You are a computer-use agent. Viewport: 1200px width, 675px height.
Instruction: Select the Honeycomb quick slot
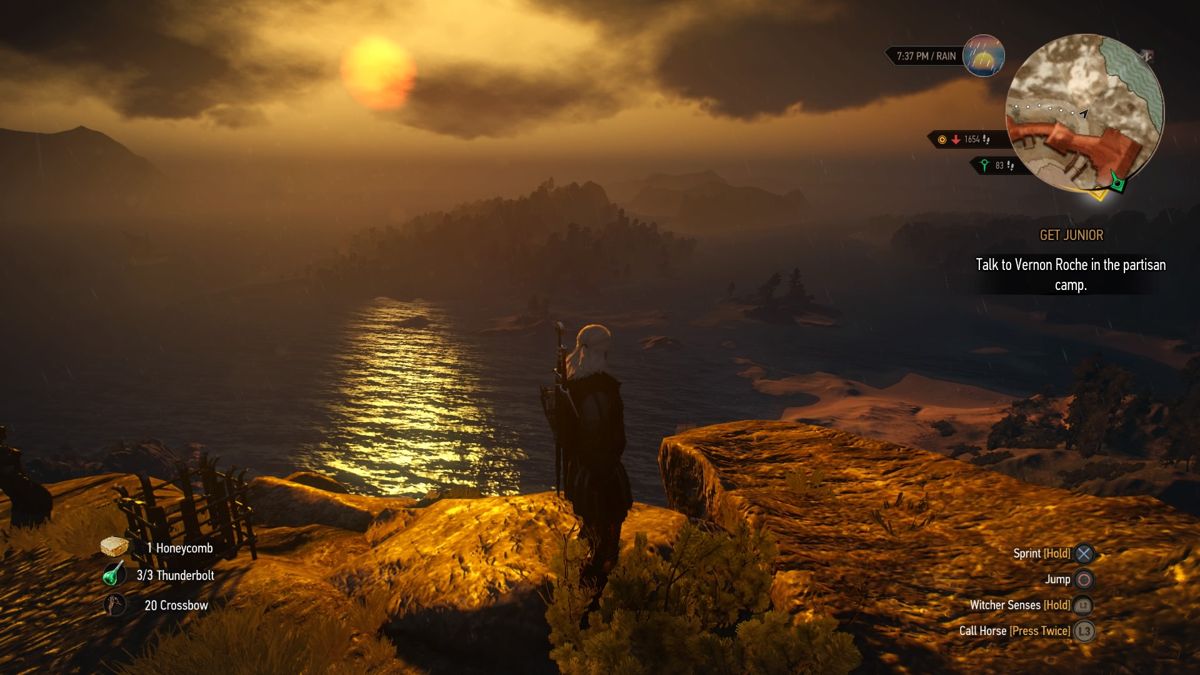(x=115, y=547)
